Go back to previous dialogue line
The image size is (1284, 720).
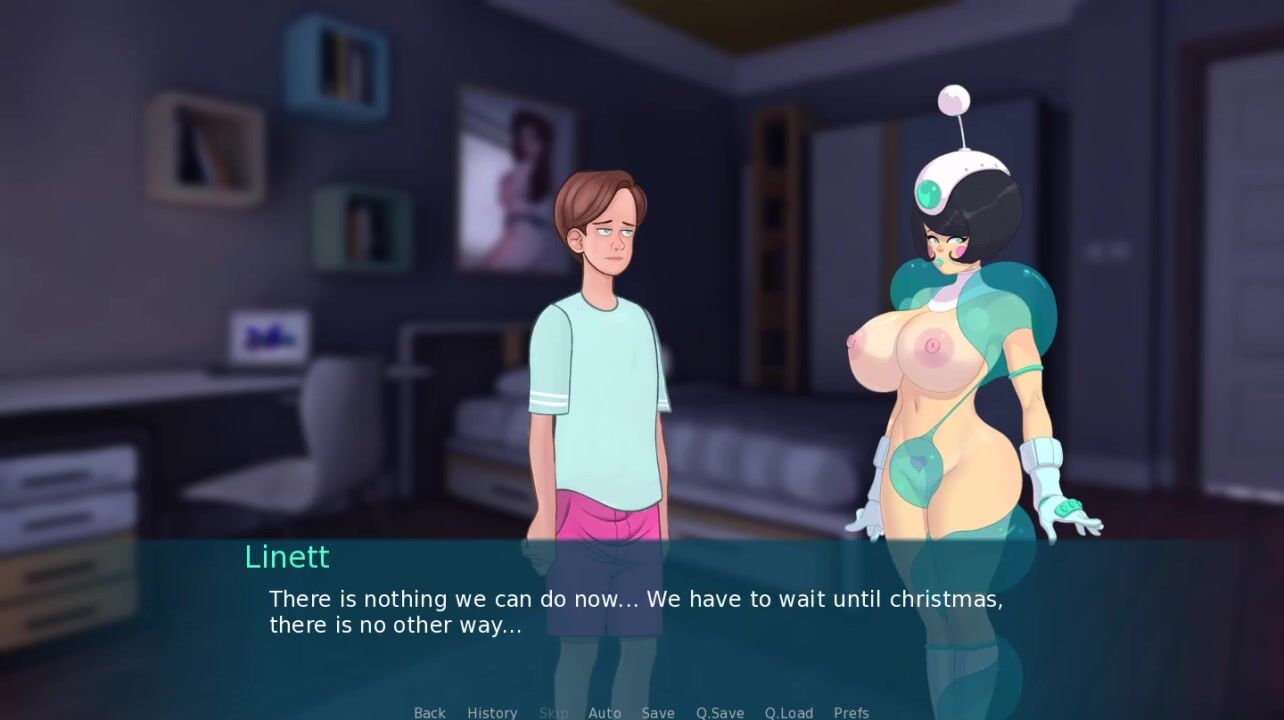pos(430,712)
